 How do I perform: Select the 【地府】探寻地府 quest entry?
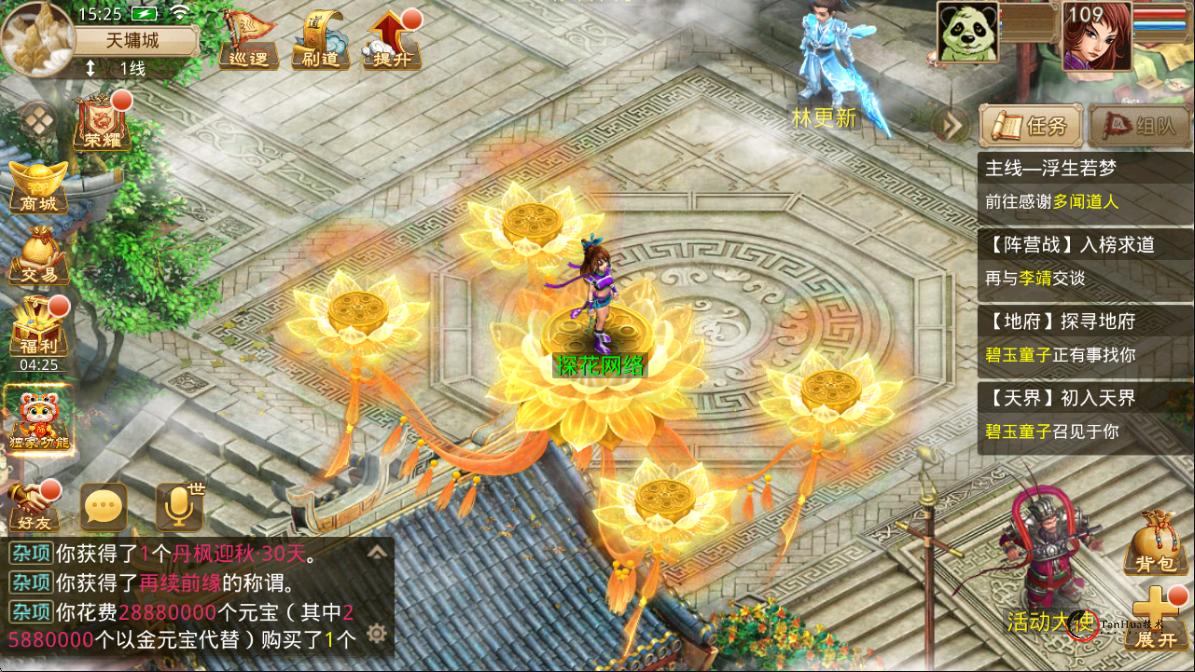[x=1084, y=338]
